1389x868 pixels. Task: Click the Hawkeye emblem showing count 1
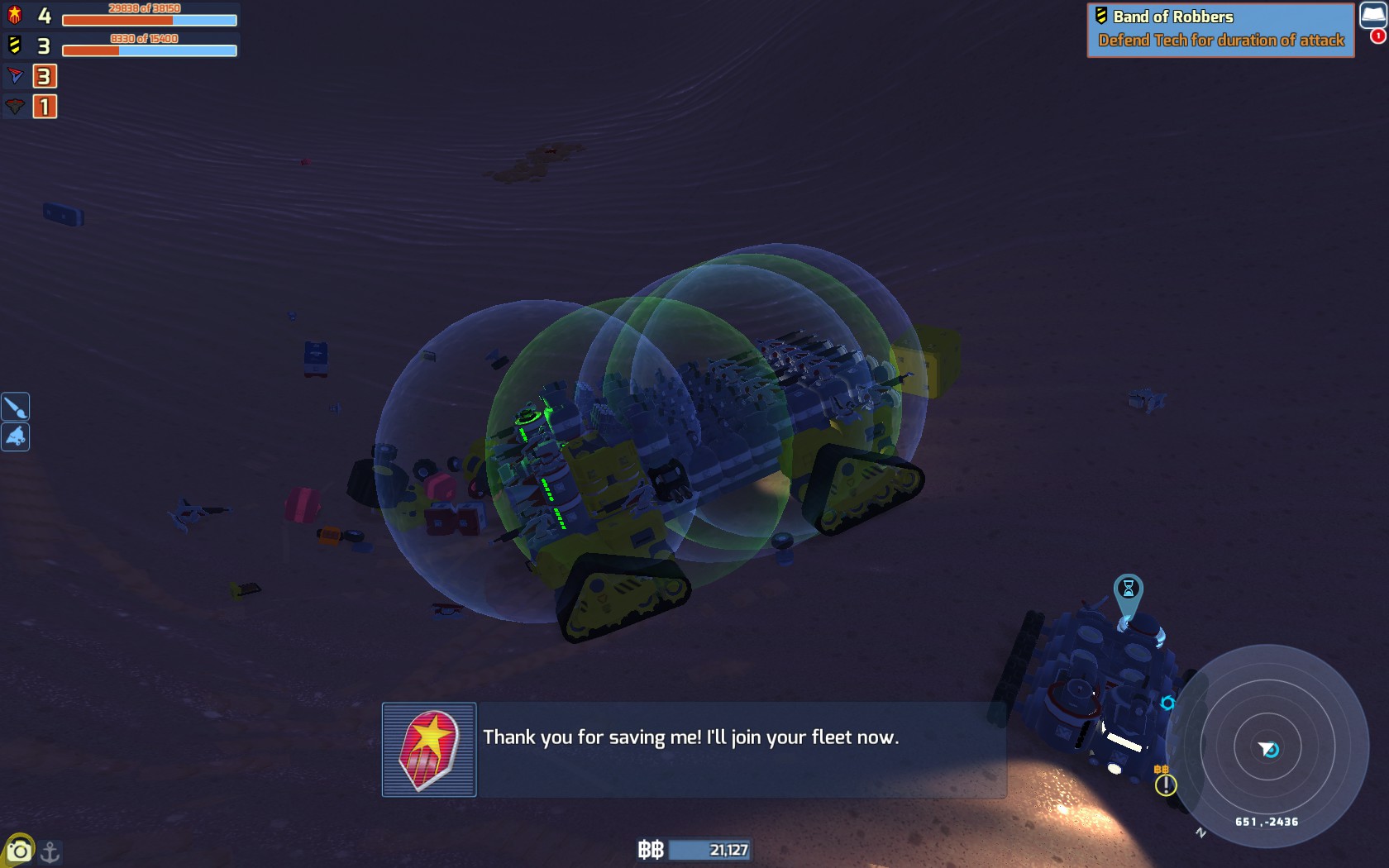click(x=15, y=107)
